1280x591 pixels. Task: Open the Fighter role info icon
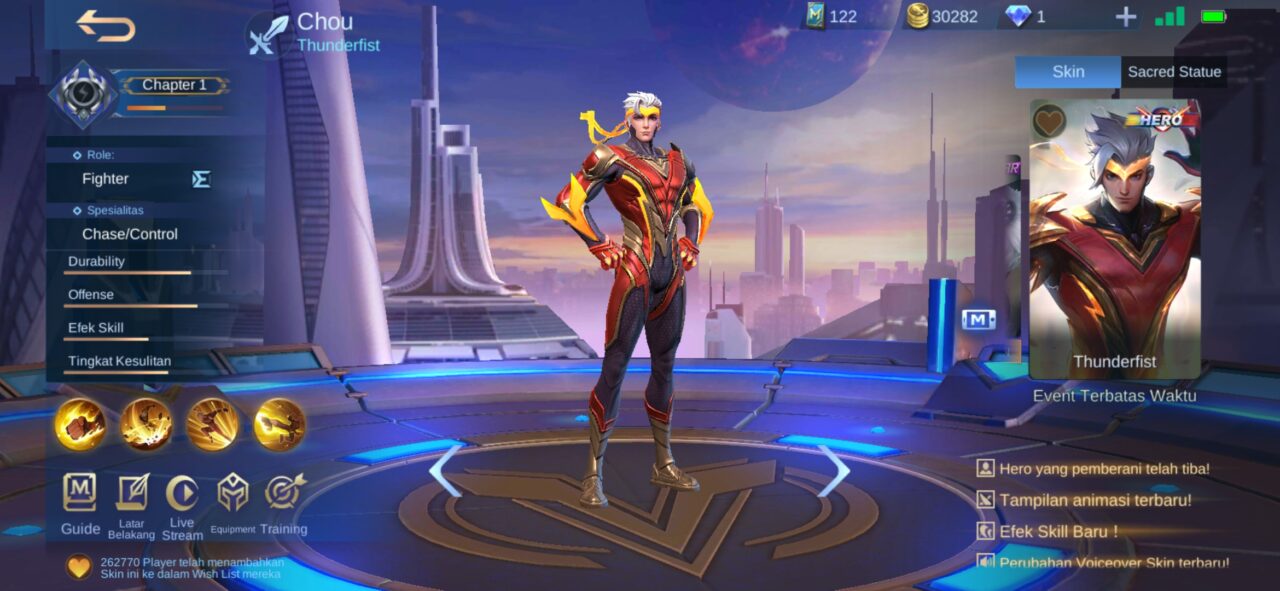point(201,179)
